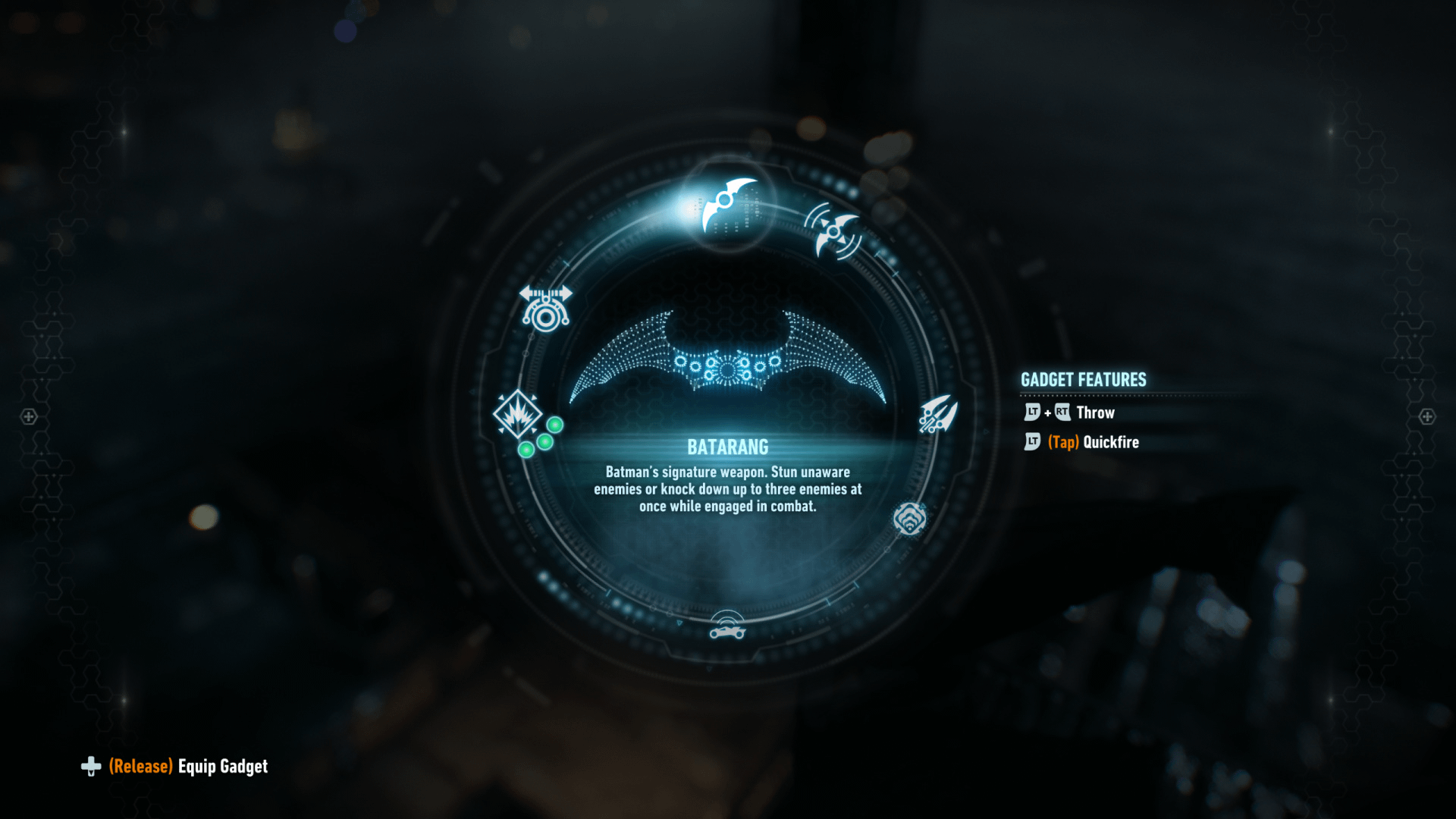Select the Explosive Gel gadget

coord(518,415)
